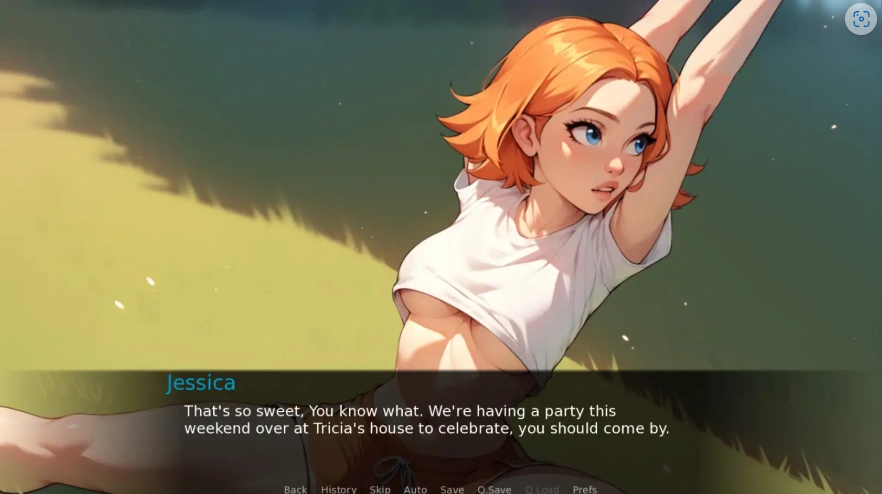Activate Skip mode for dialogue

pos(380,489)
